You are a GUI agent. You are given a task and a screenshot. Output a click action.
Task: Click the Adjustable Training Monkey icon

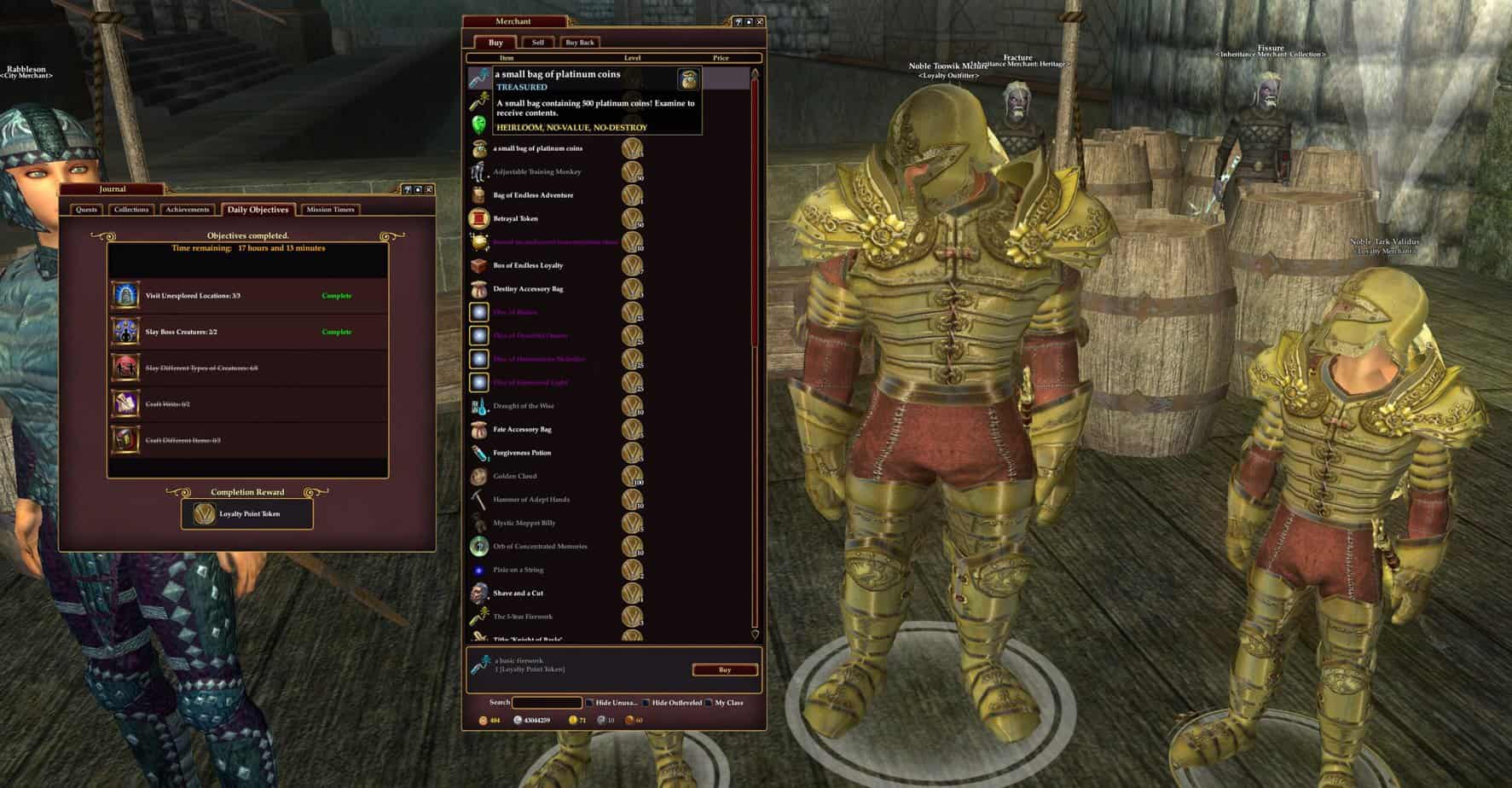click(x=478, y=171)
